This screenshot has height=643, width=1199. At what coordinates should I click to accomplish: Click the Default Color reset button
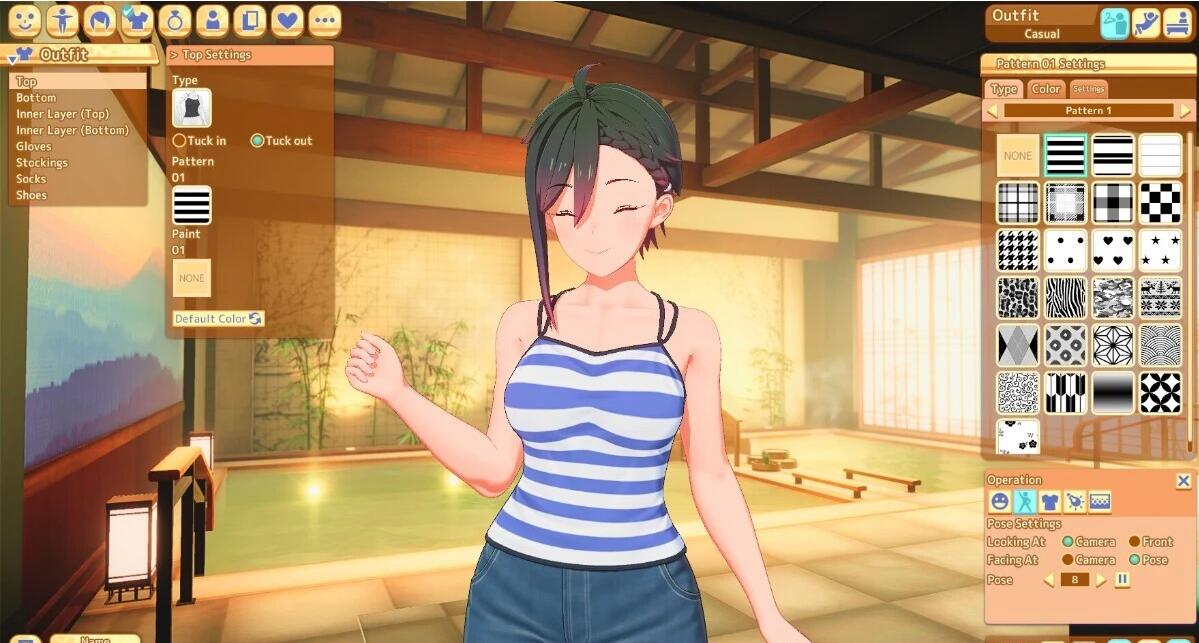tap(218, 319)
